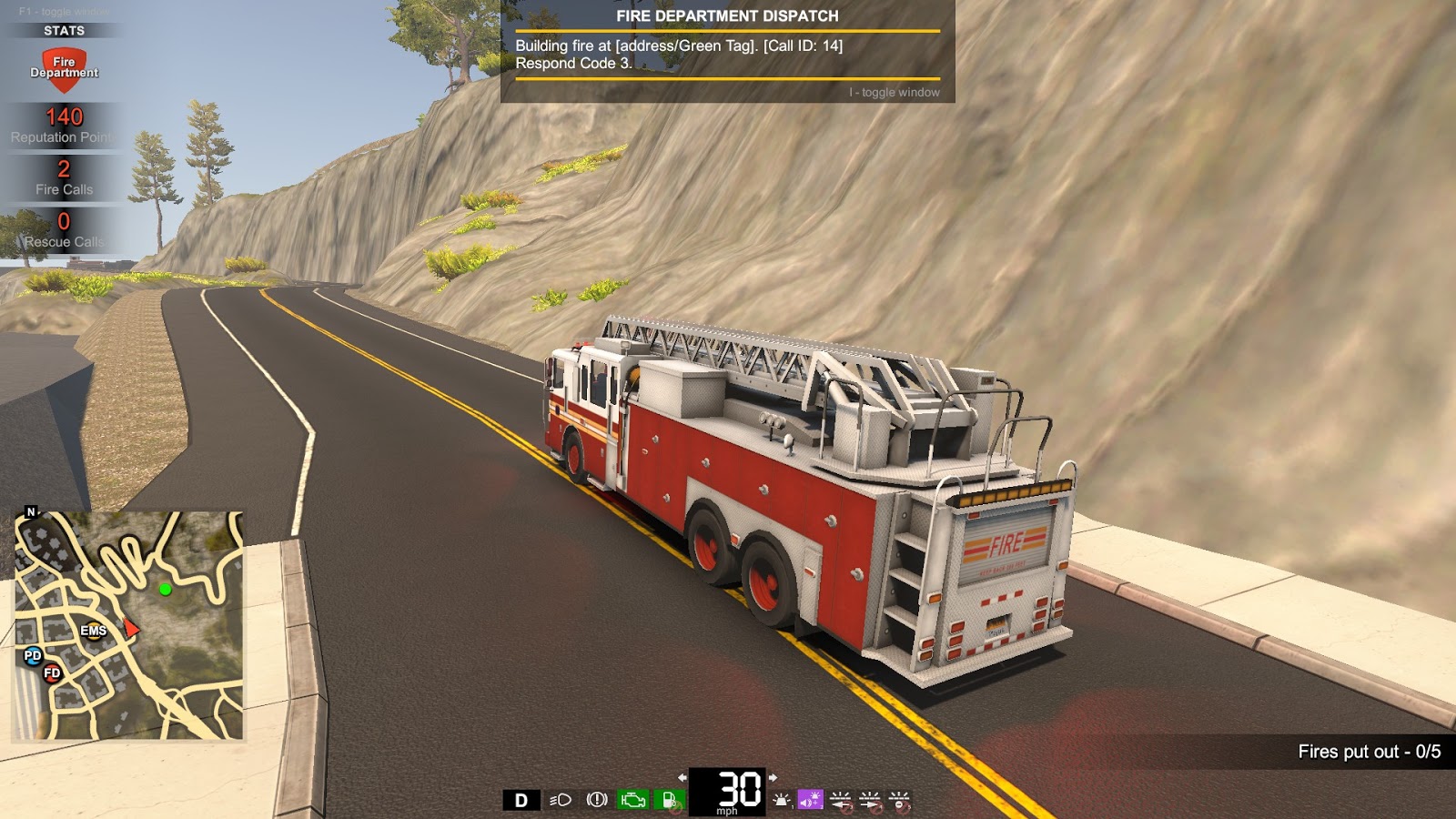Select the FD marker on the minimap
The height and width of the screenshot is (819, 1456).
point(52,672)
